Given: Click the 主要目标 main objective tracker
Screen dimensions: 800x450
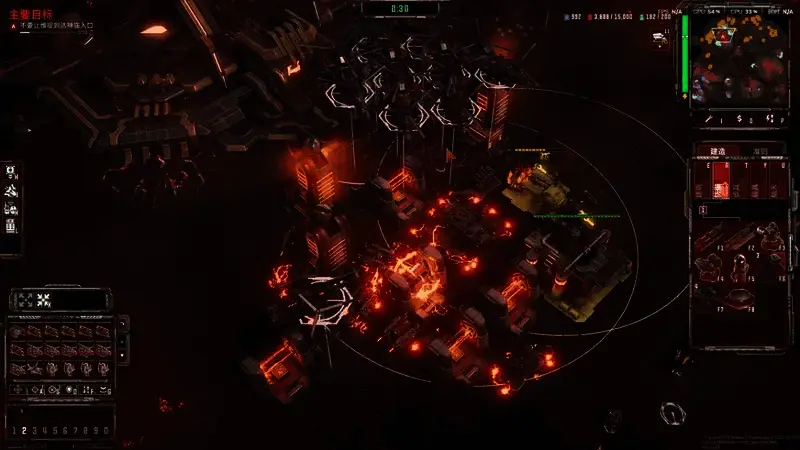Looking at the screenshot, I should click(24, 13).
